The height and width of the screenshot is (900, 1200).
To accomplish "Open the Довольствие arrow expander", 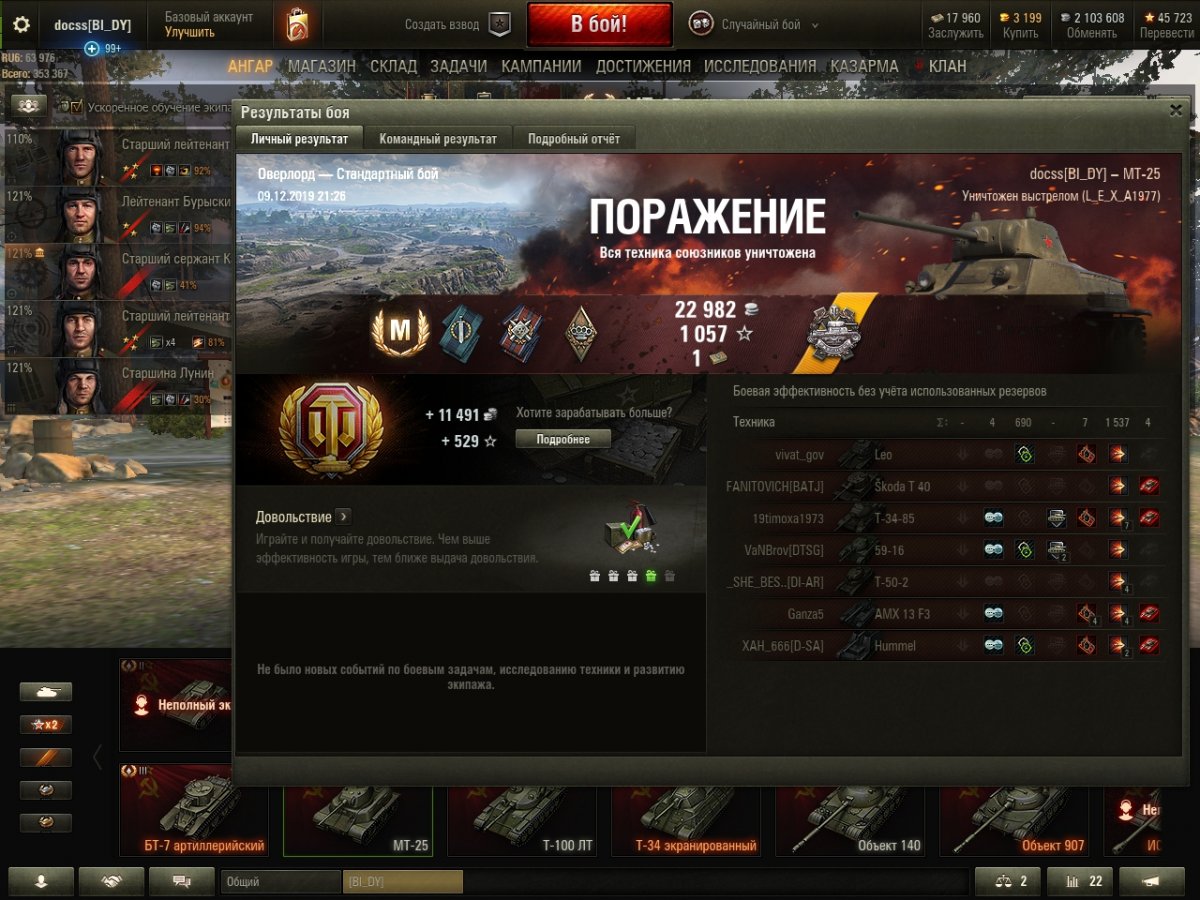I will click(x=343, y=517).
